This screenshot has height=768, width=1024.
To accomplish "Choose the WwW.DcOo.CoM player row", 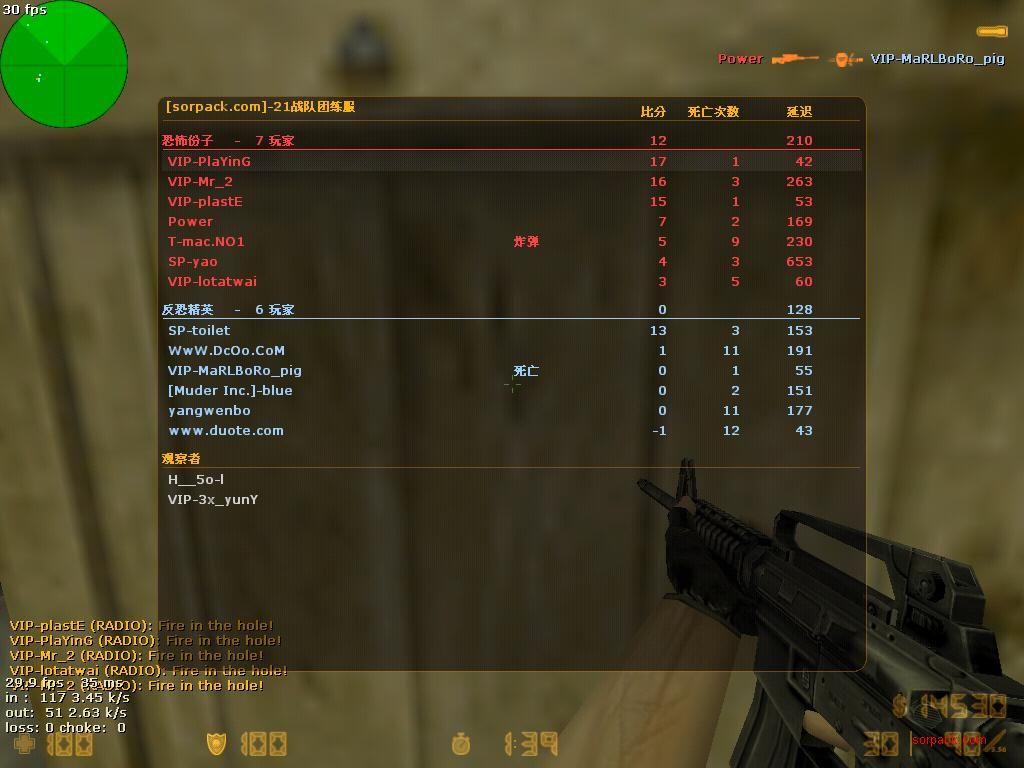I will pos(226,350).
